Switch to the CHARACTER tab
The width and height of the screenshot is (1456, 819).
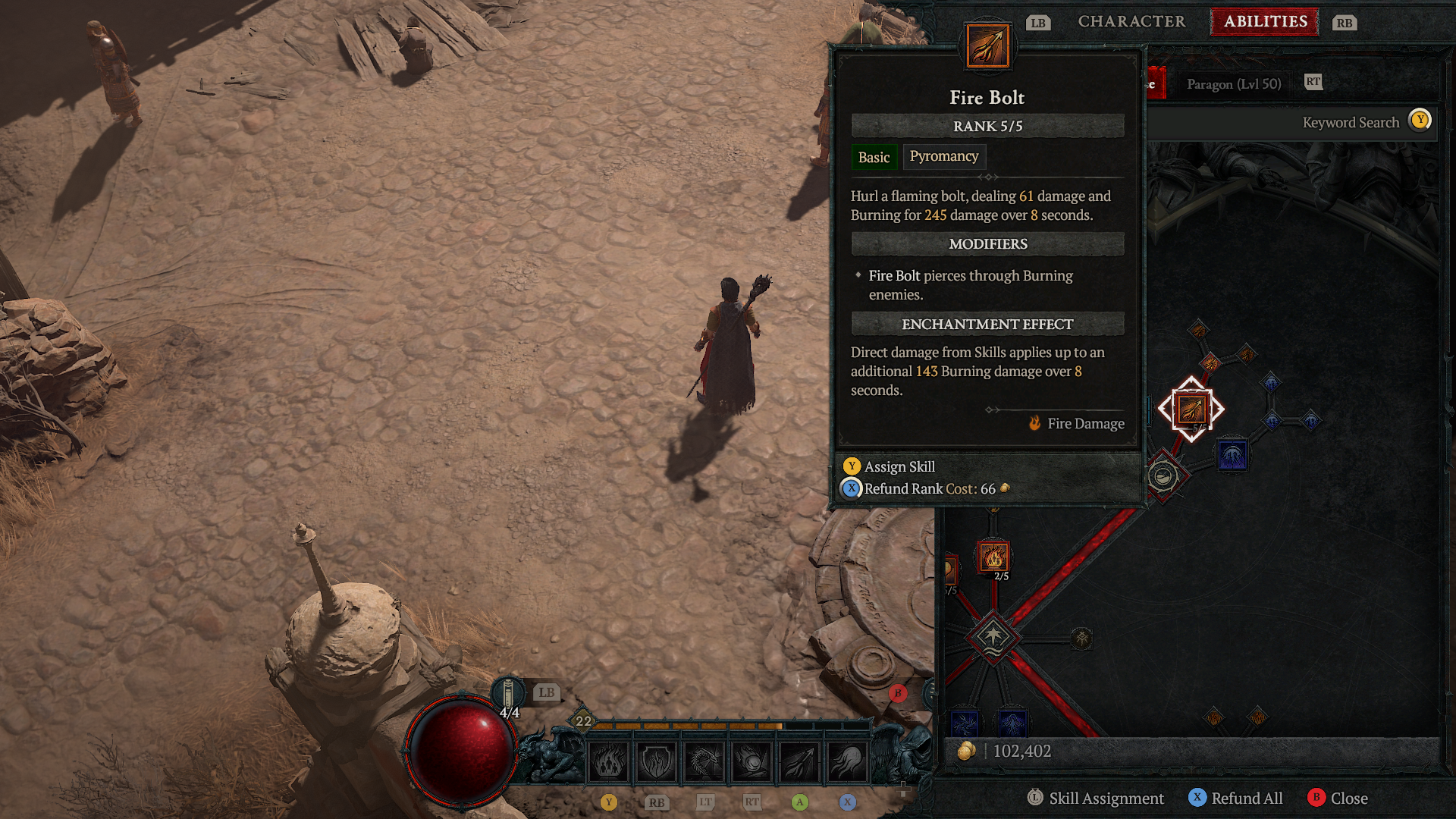(x=1131, y=21)
